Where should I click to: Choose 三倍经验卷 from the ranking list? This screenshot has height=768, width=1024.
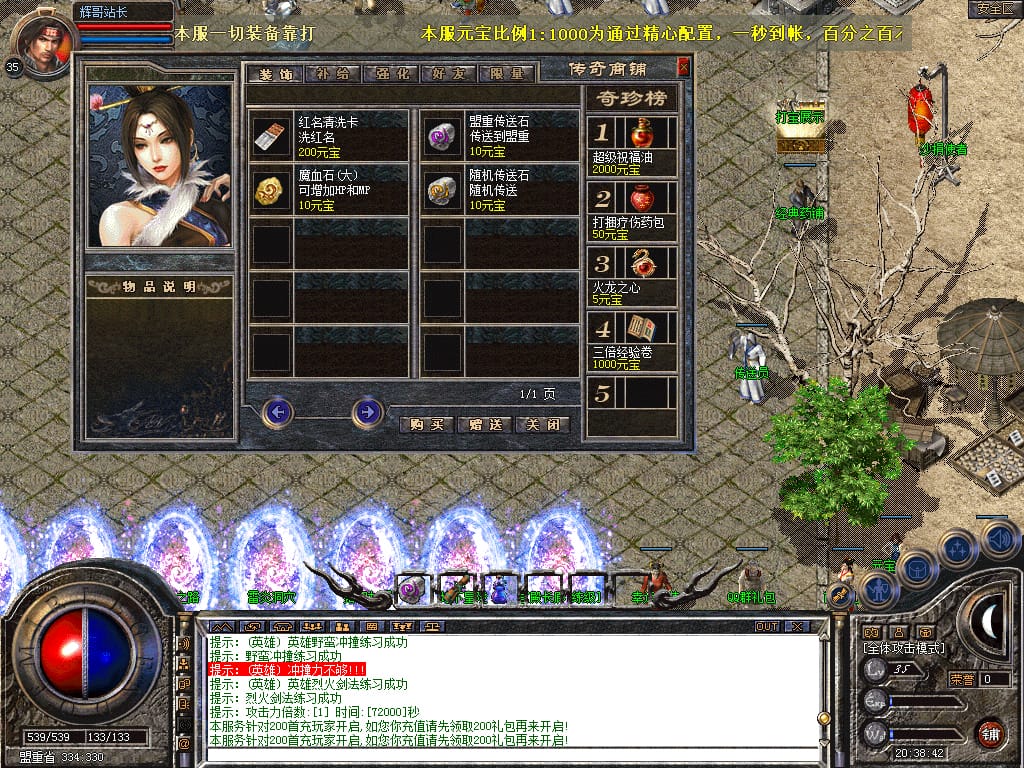click(x=632, y=340)
